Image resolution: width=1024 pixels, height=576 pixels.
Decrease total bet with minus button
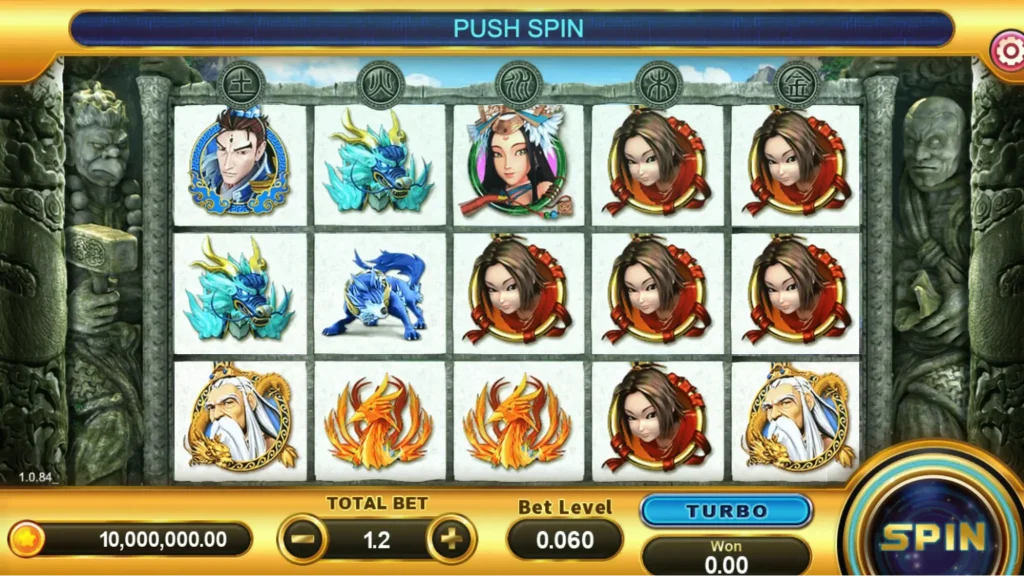pos(301,540)
